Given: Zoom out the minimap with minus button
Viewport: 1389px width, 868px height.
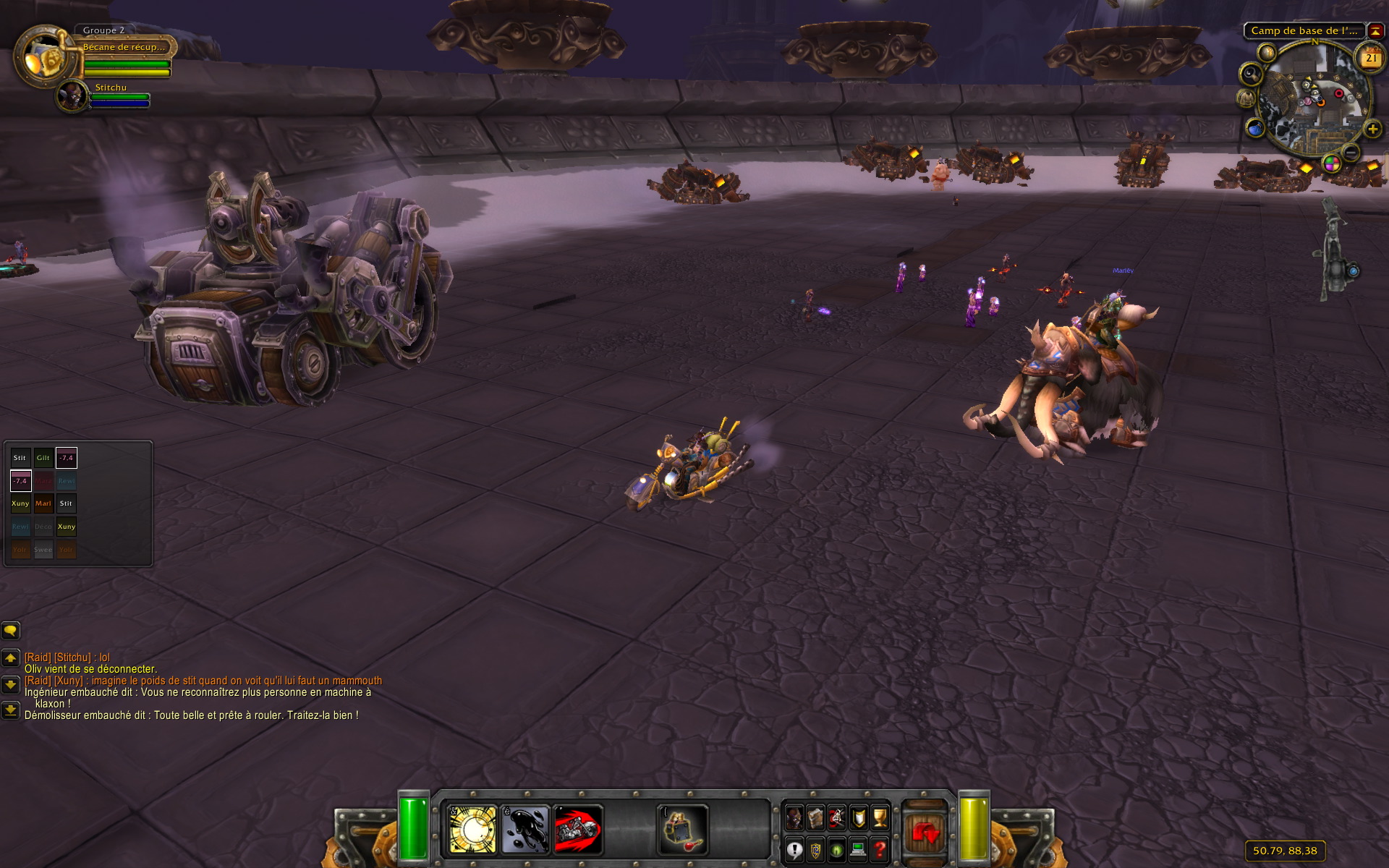Looking at the screenshot, I should (x=1351, y=152).
